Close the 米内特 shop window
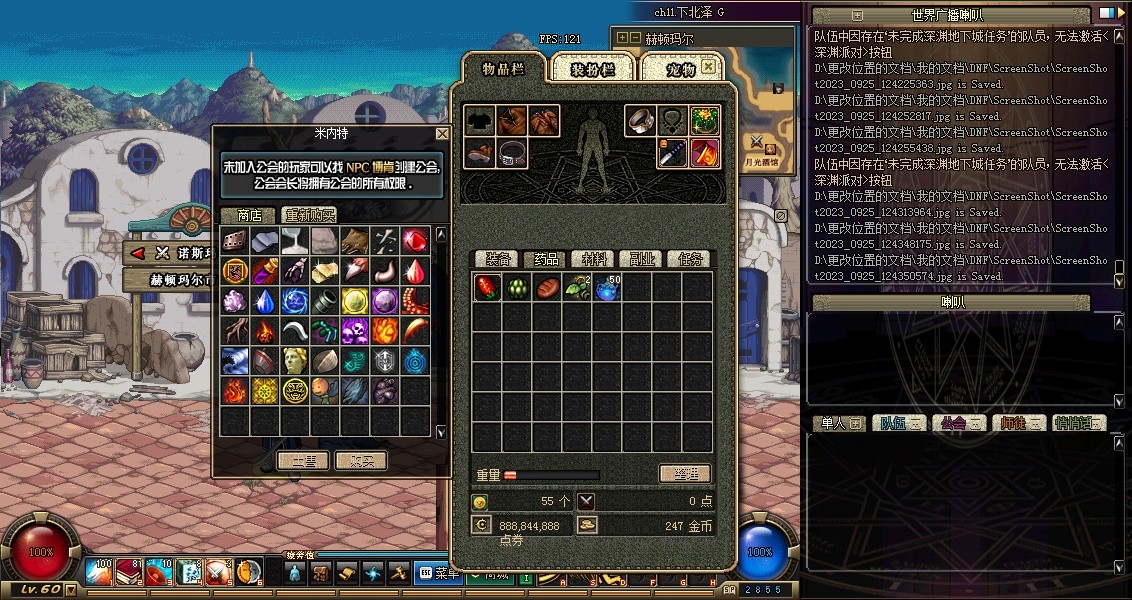 pos(442,134)
